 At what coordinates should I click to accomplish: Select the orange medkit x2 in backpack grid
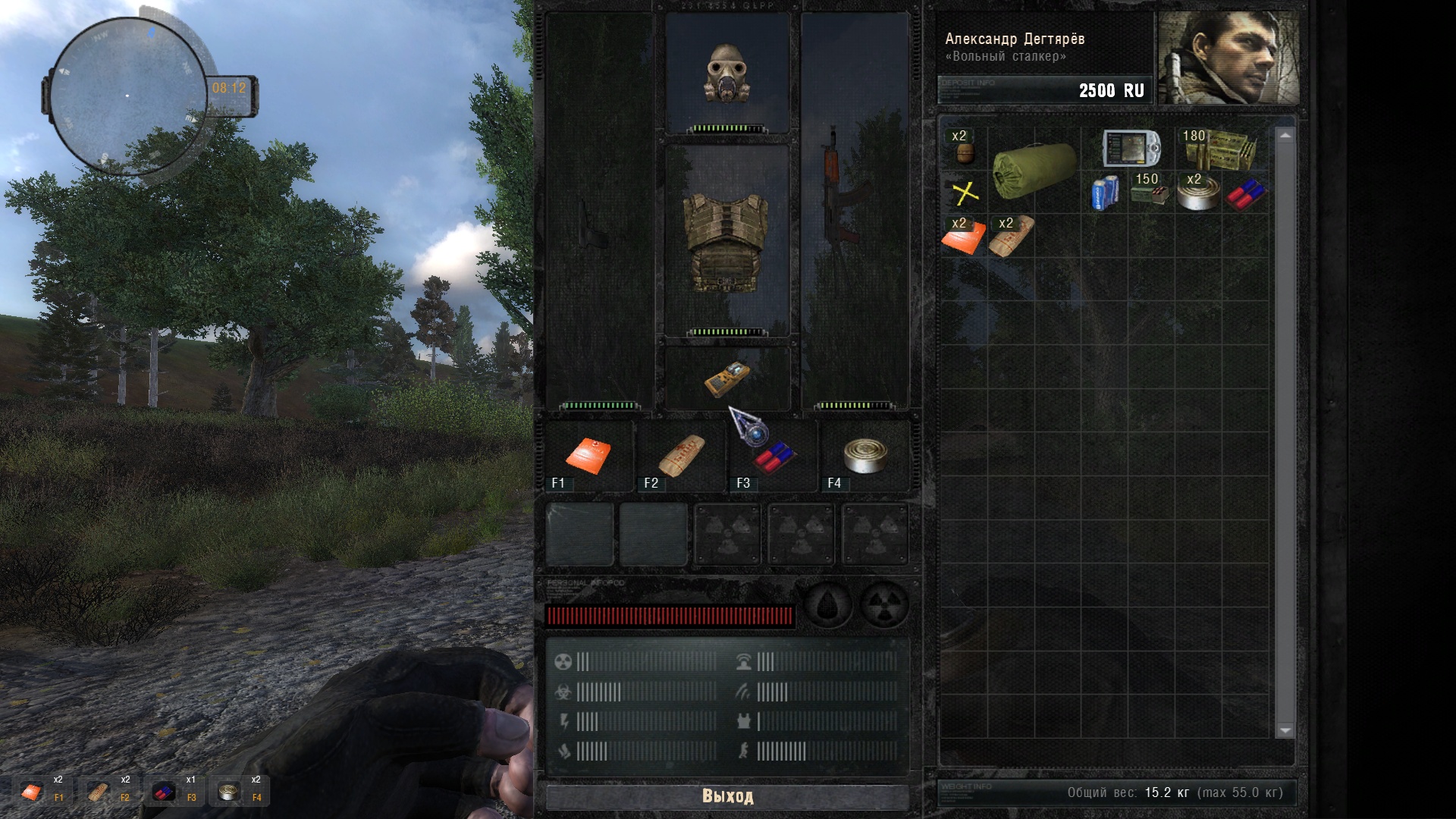click(964, 237)
